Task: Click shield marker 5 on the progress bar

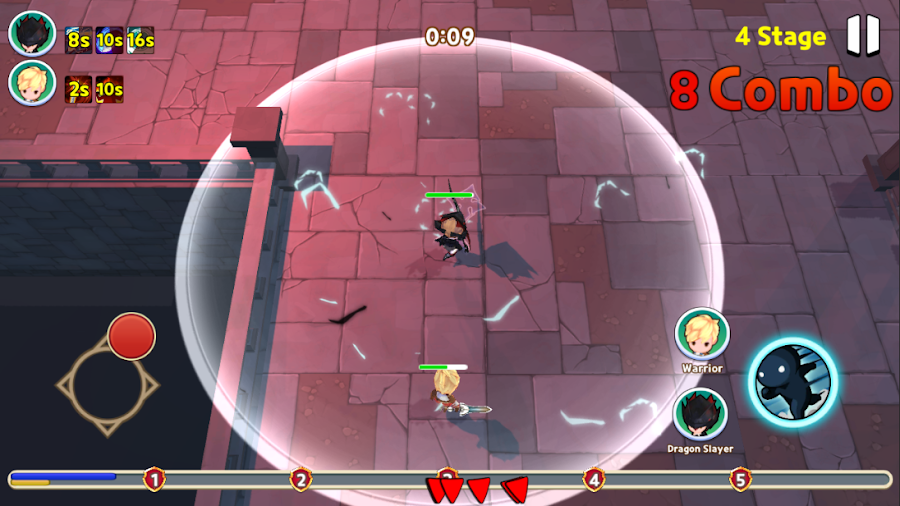Action: click(740, 479)
